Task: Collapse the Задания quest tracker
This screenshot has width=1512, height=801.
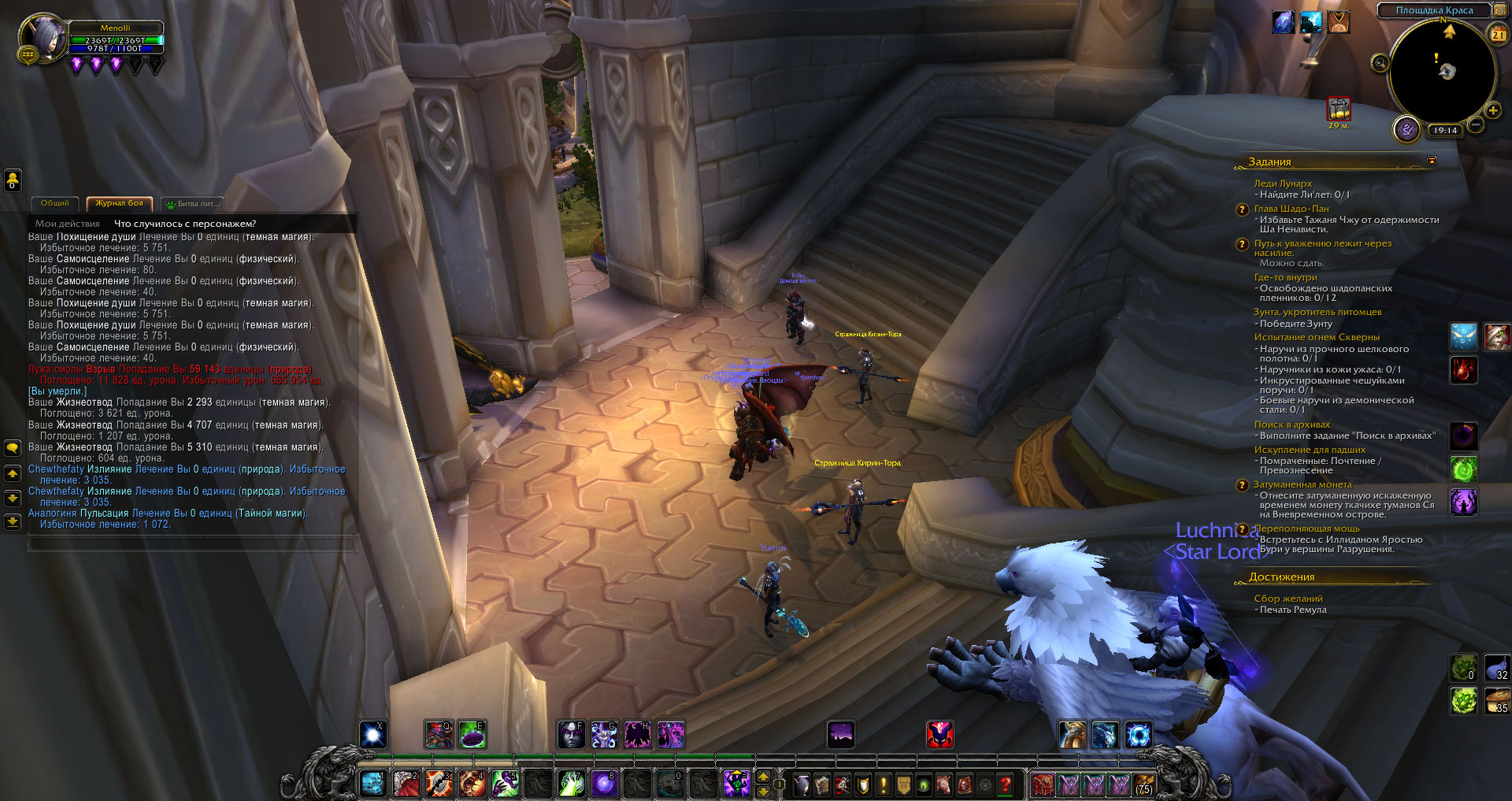Action: 1432,161
